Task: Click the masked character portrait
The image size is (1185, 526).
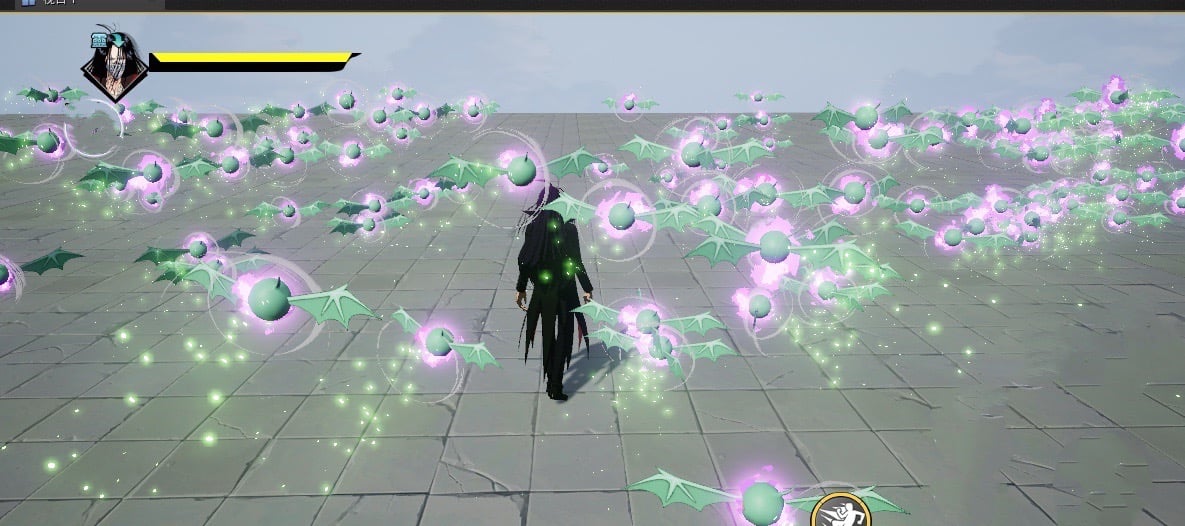Action: coord(113,66)
